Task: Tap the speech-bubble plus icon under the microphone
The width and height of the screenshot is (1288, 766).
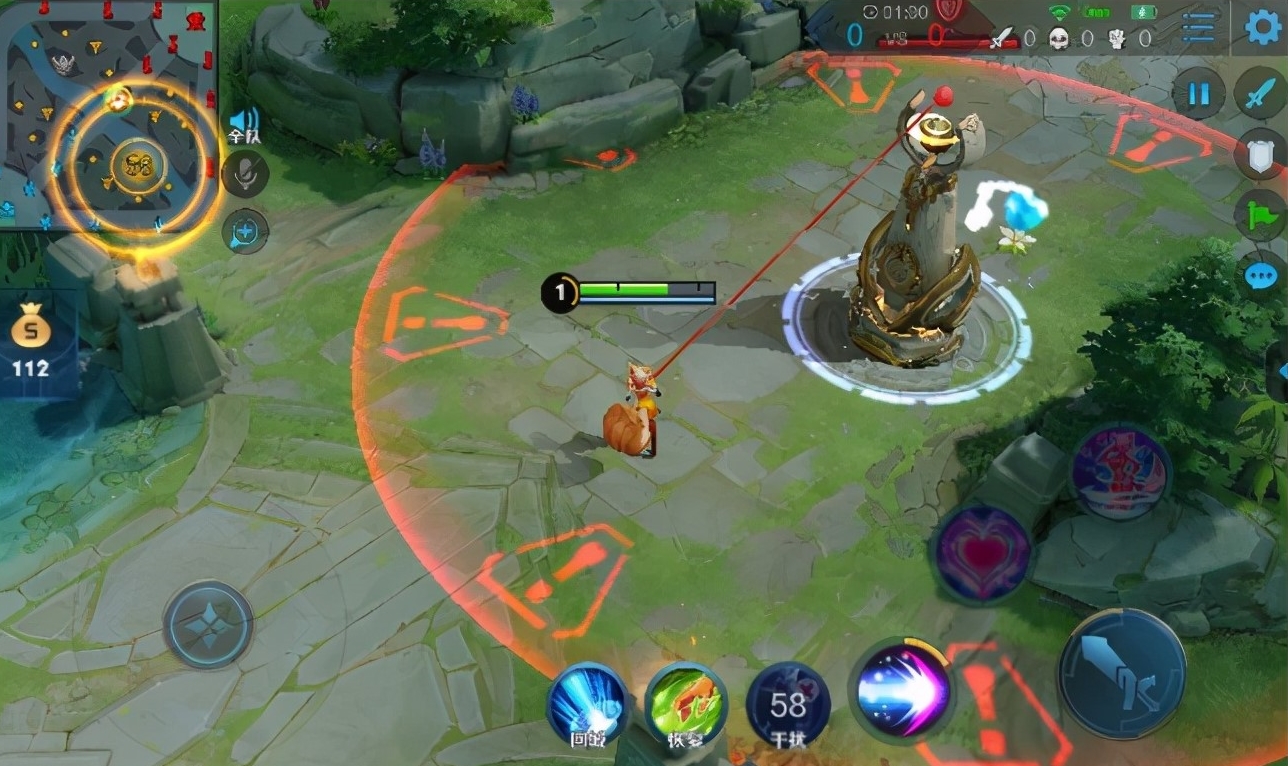Action: pos(245,232)
